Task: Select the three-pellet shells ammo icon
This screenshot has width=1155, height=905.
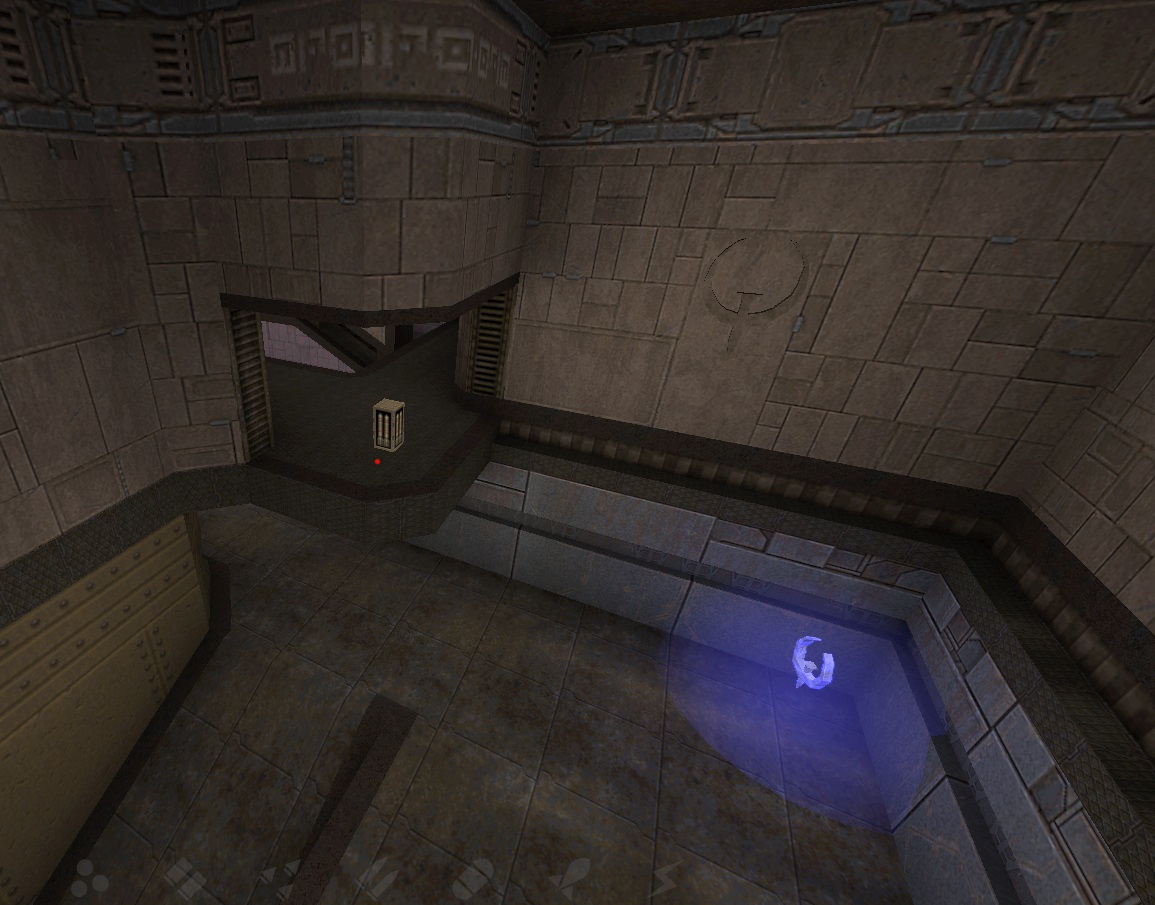Action: [x=86, y=878]
